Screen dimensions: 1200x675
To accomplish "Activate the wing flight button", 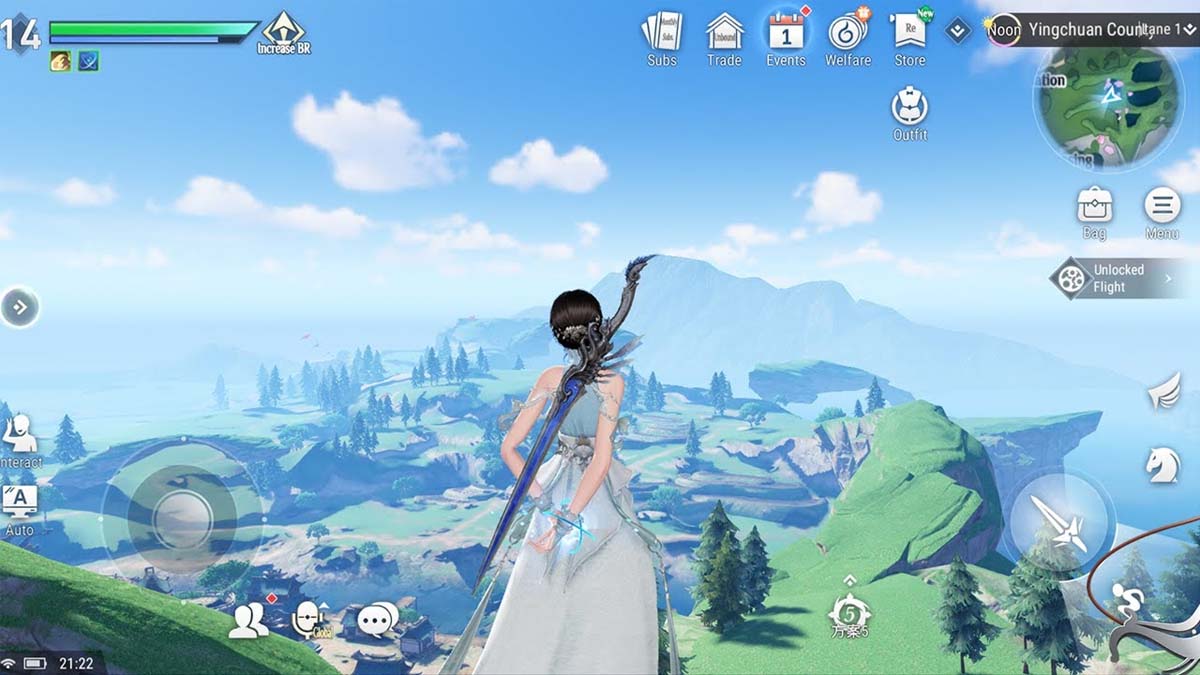I will (1163, 390).
